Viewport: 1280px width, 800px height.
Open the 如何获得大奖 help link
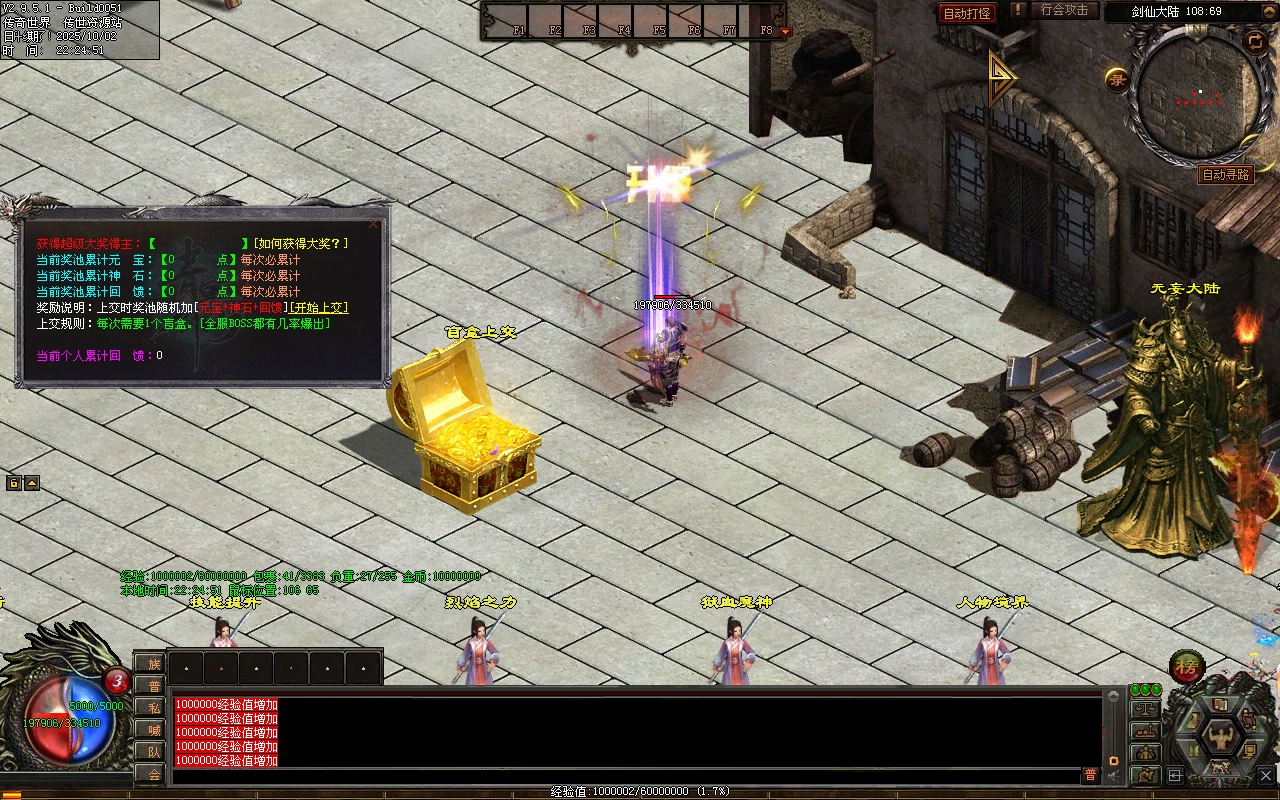(301, 243)
